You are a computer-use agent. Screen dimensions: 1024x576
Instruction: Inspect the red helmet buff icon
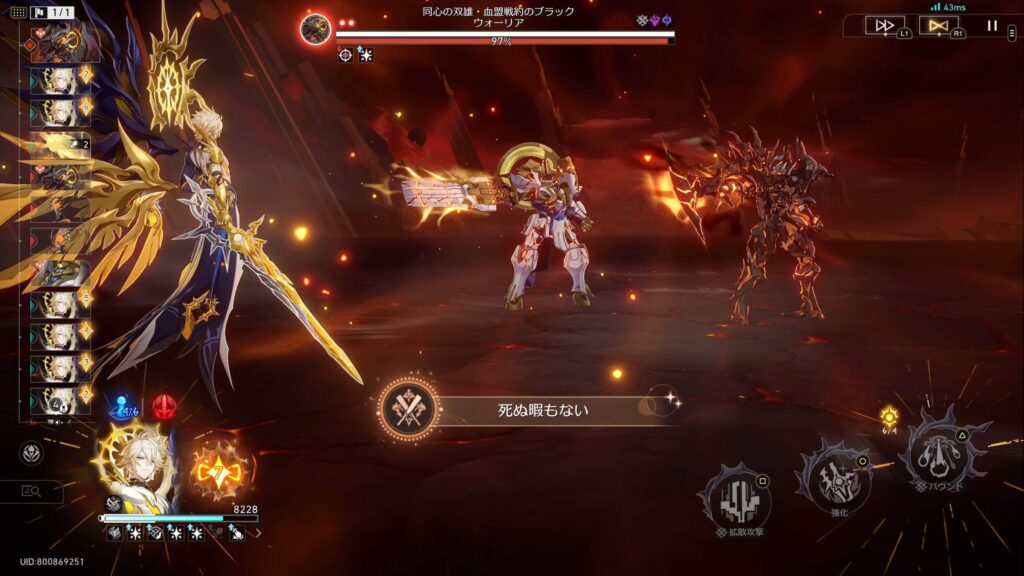[163, 406]
